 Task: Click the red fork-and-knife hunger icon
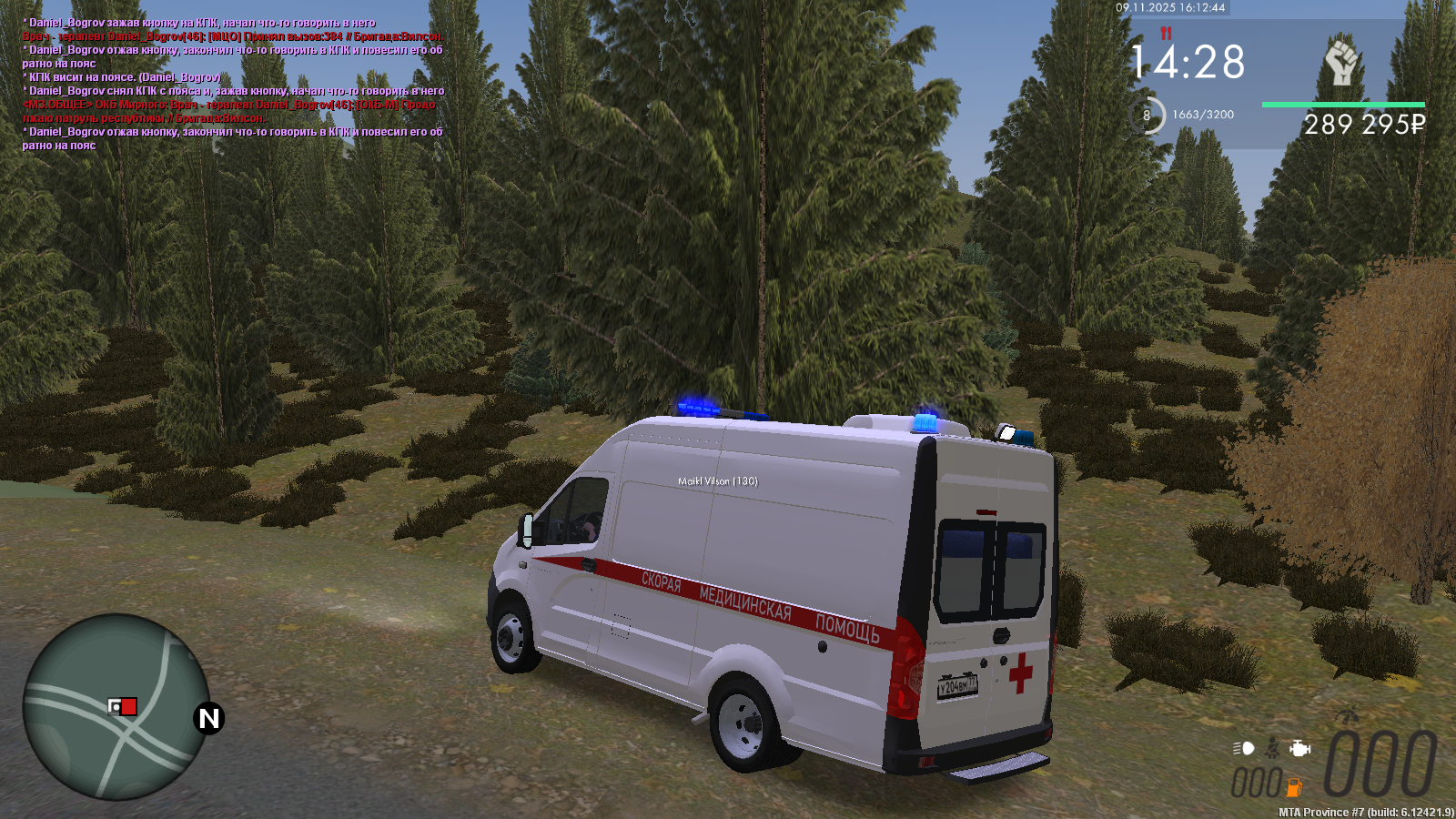[1166, 34]
